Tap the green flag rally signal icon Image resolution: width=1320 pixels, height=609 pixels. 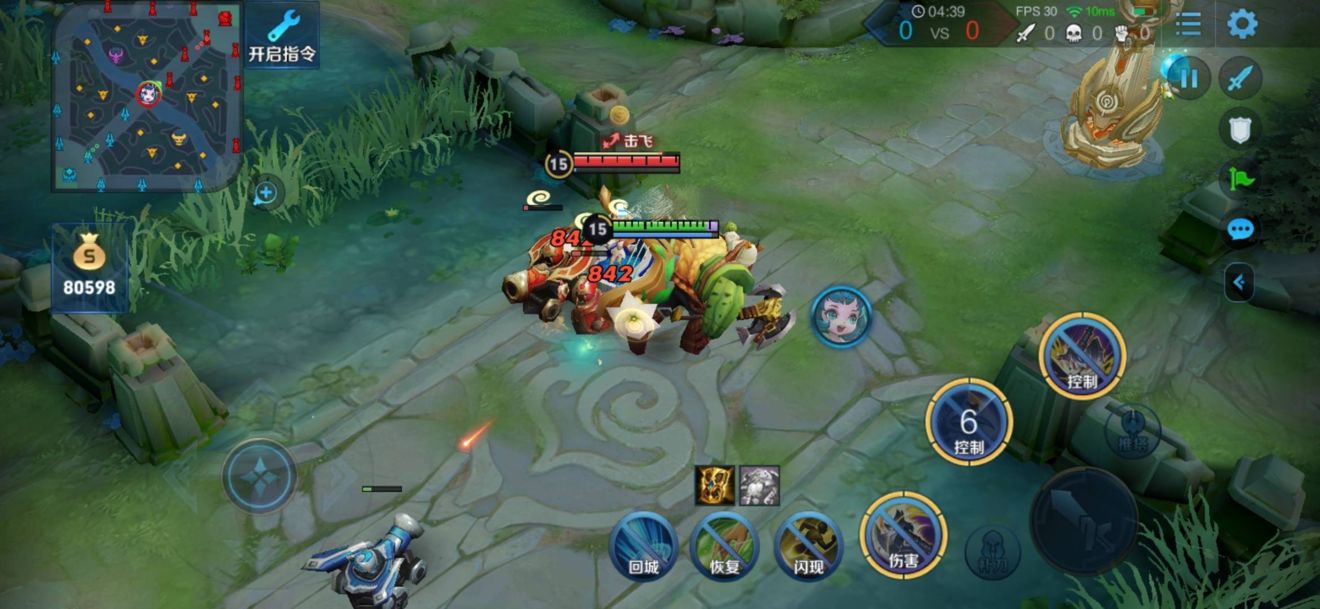[x=1240, y=179]
